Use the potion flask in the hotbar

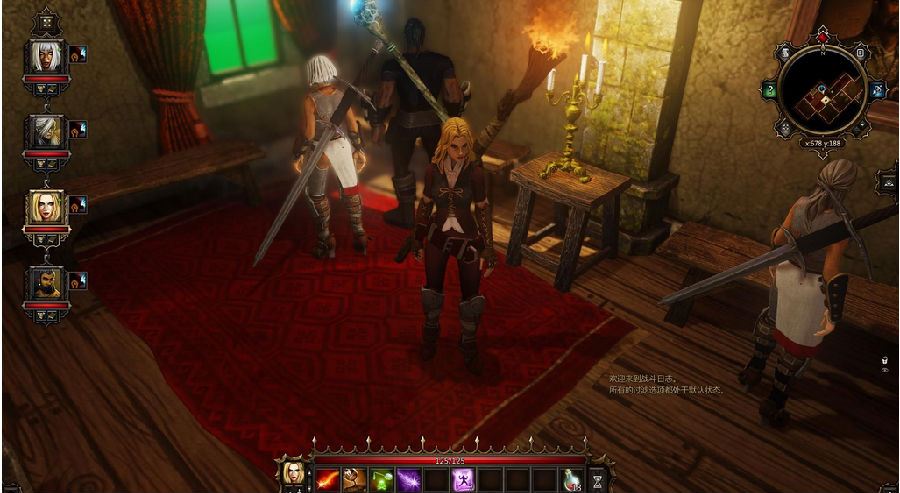[x=569, y=480]
